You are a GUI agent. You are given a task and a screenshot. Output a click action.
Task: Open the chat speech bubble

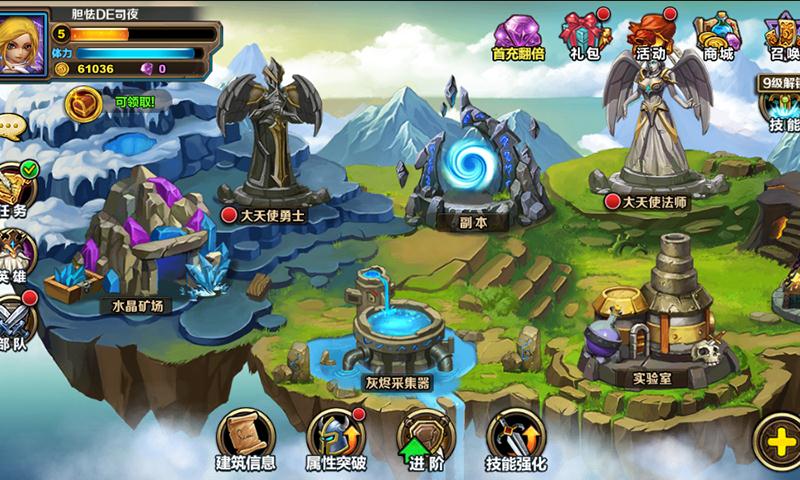[10, 127]
